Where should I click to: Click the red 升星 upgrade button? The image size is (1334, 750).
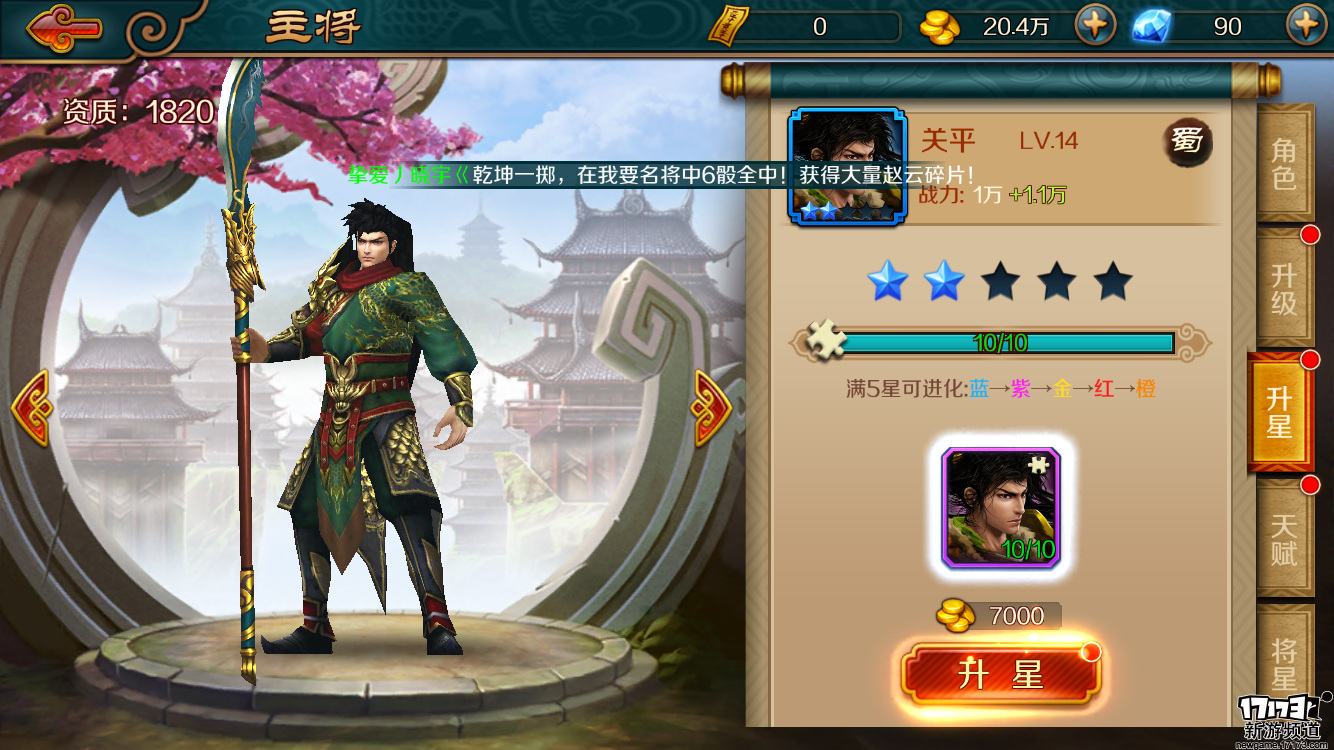[x=1000, y=676]
